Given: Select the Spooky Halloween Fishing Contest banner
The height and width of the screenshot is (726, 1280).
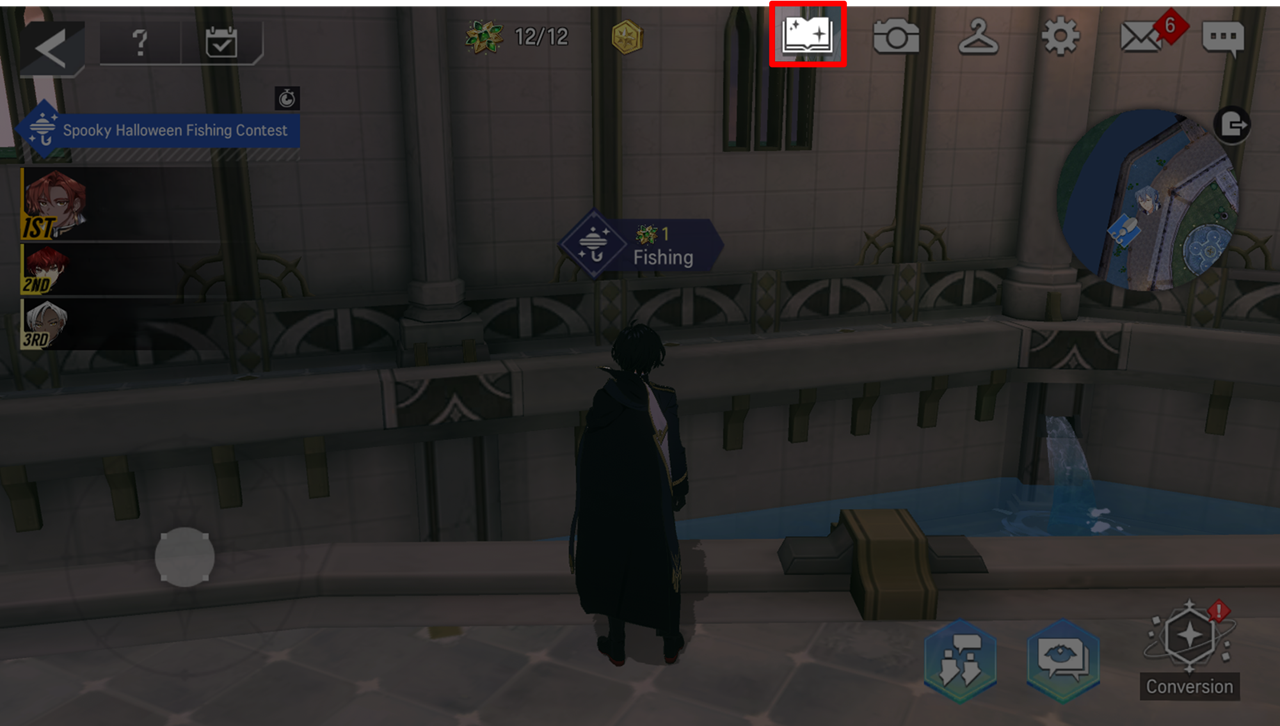Looking at the screenshot, I should (160, 130).
